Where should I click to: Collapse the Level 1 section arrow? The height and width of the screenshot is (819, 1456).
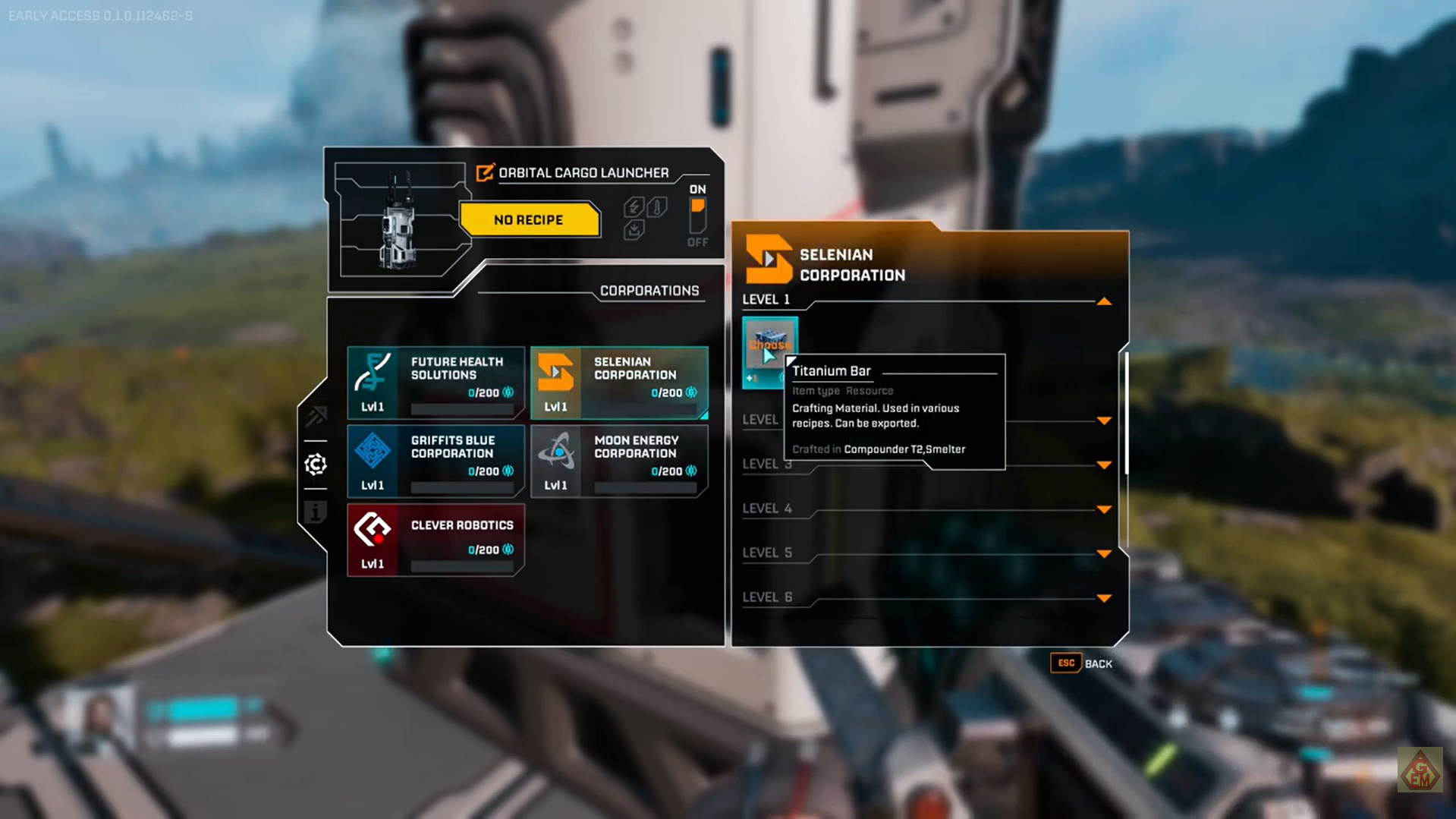tap(1104, 301)
